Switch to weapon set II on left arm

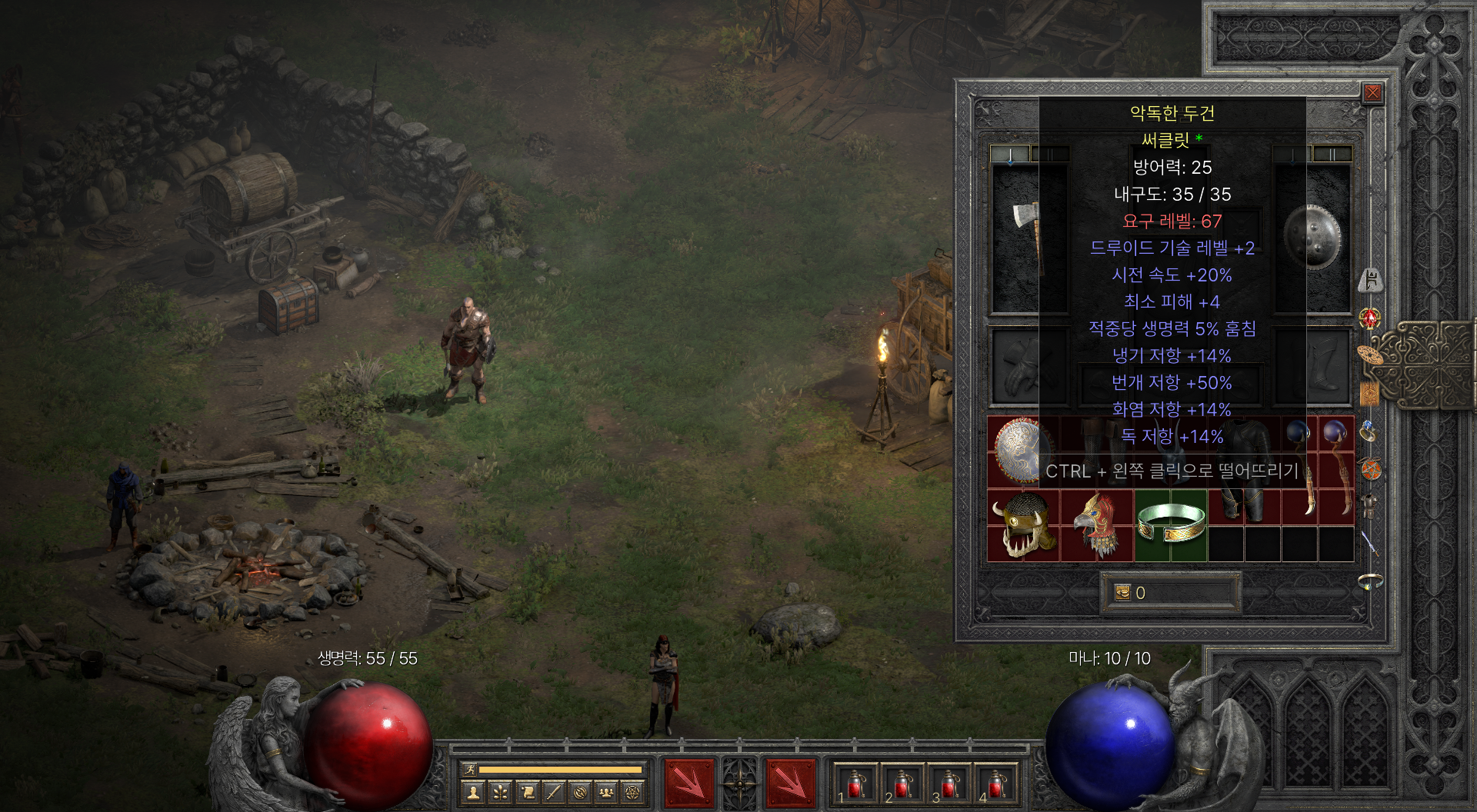[x=1049, y=155]
